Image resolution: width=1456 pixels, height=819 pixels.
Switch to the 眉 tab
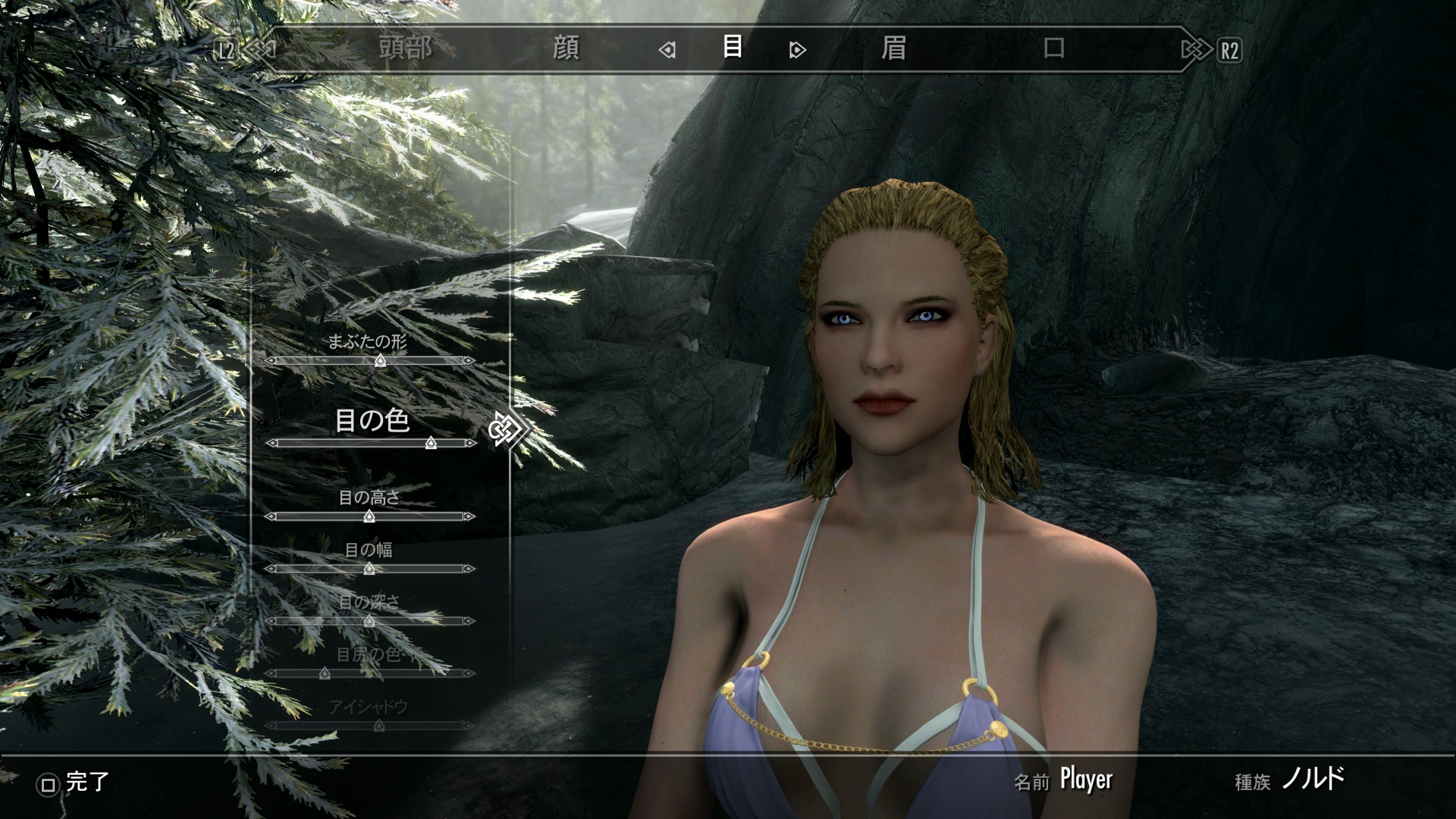click(x=893, y=49)
